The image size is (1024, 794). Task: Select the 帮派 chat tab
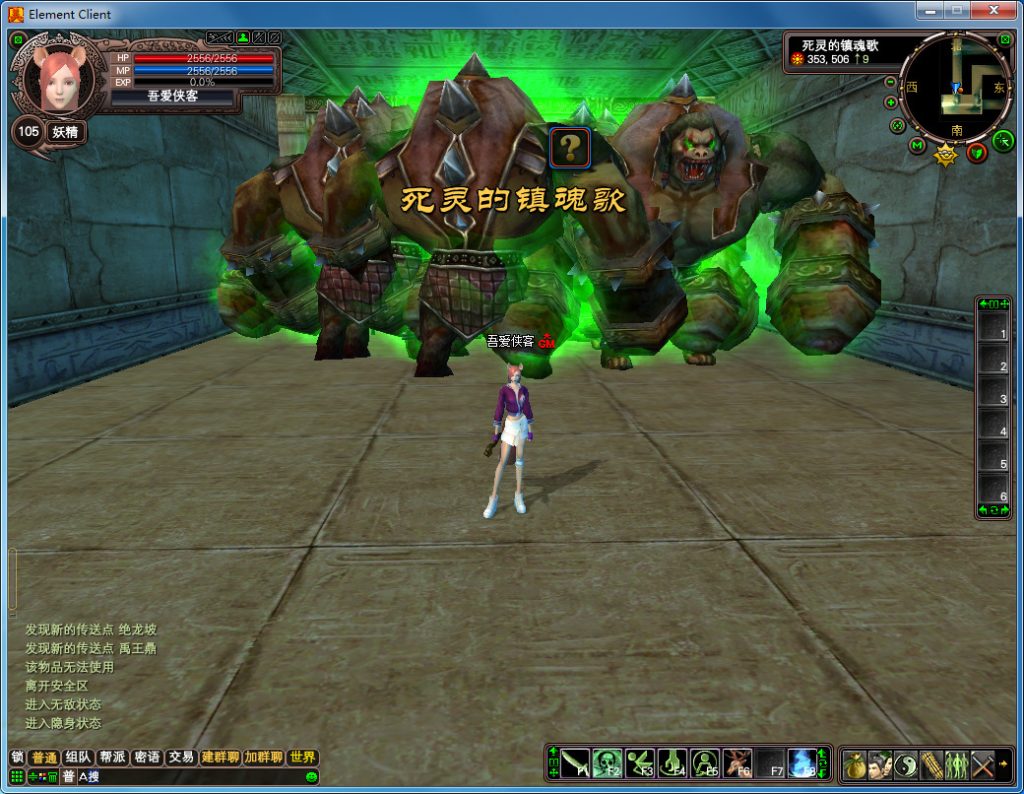[112, 757]
